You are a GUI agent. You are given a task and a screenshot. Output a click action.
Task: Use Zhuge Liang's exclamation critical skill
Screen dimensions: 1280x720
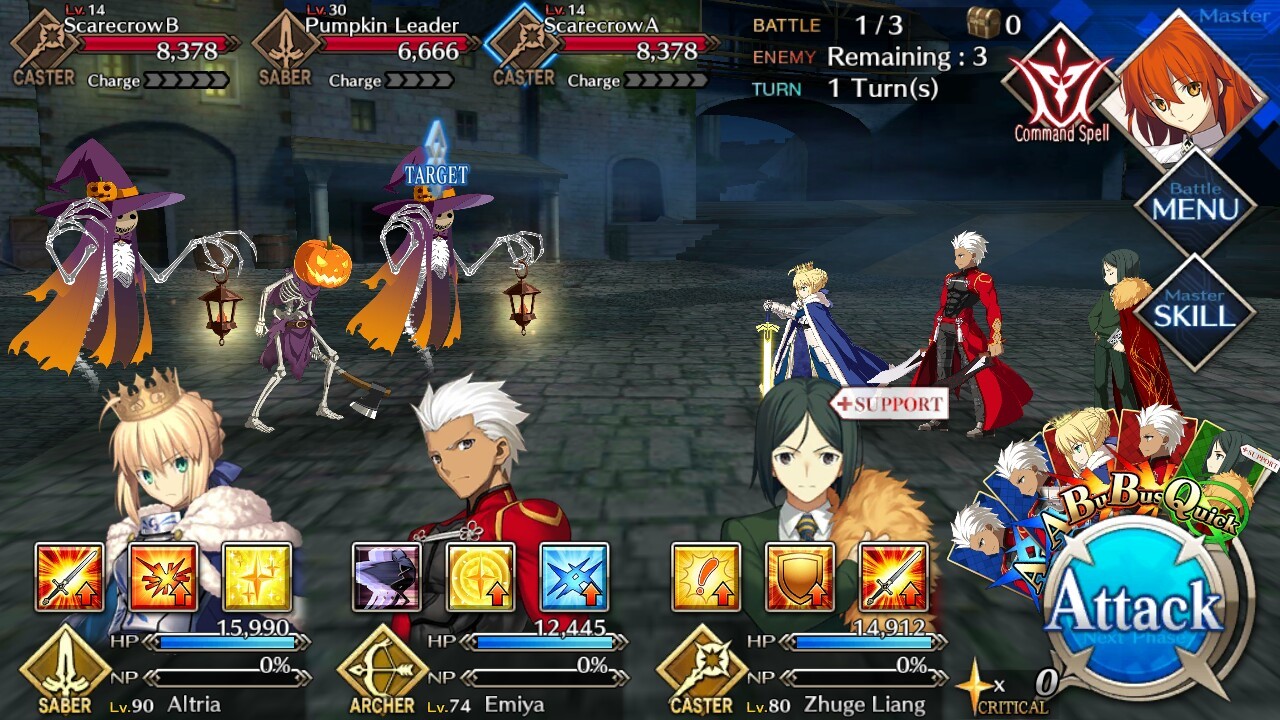(x=706, y=577)
